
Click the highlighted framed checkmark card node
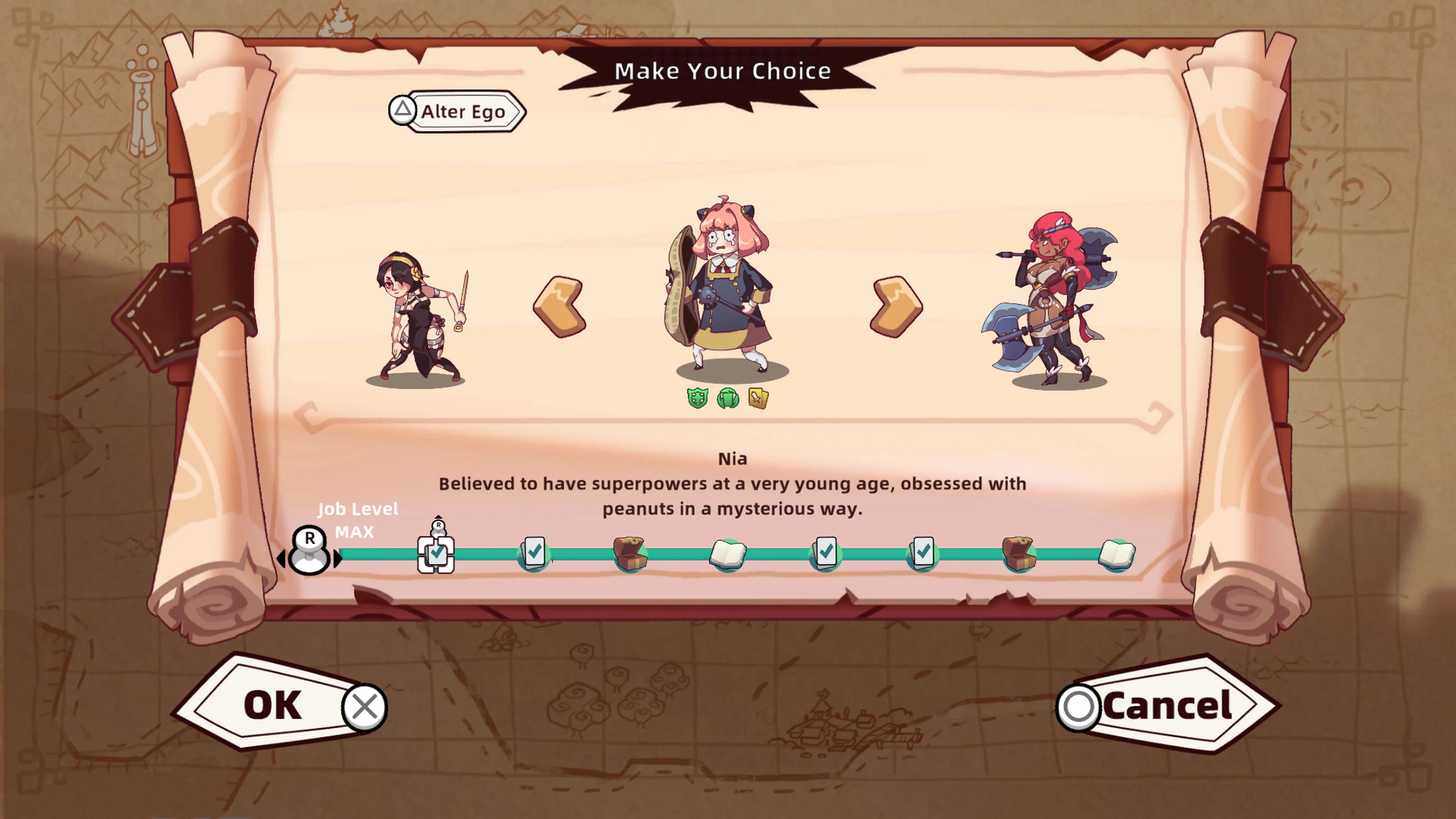point(437,555)
